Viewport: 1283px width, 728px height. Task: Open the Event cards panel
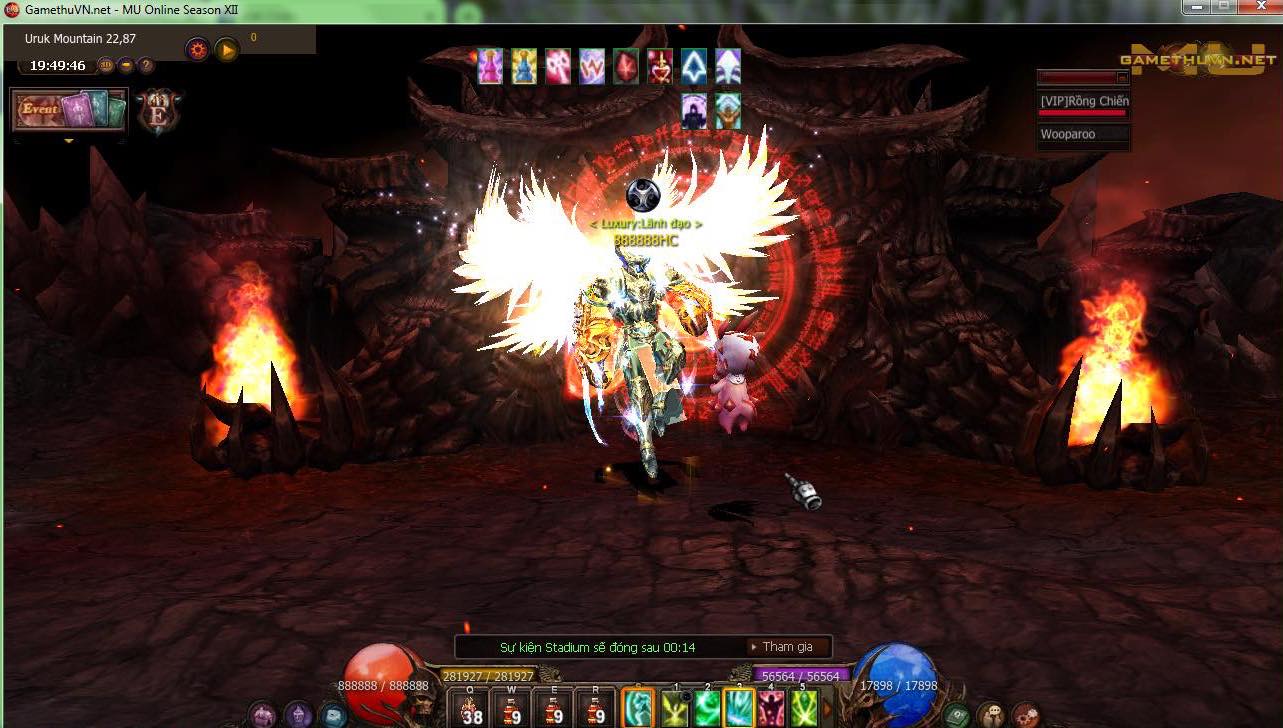pos(69,110)
